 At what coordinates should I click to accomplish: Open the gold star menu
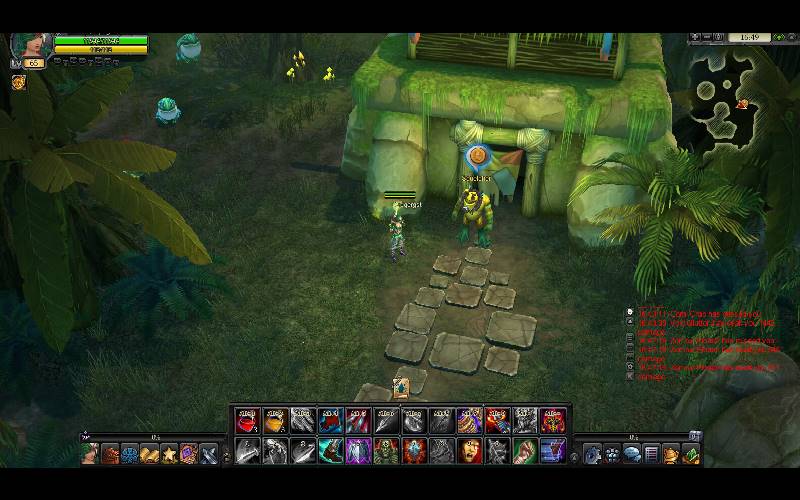coord(169,455)
